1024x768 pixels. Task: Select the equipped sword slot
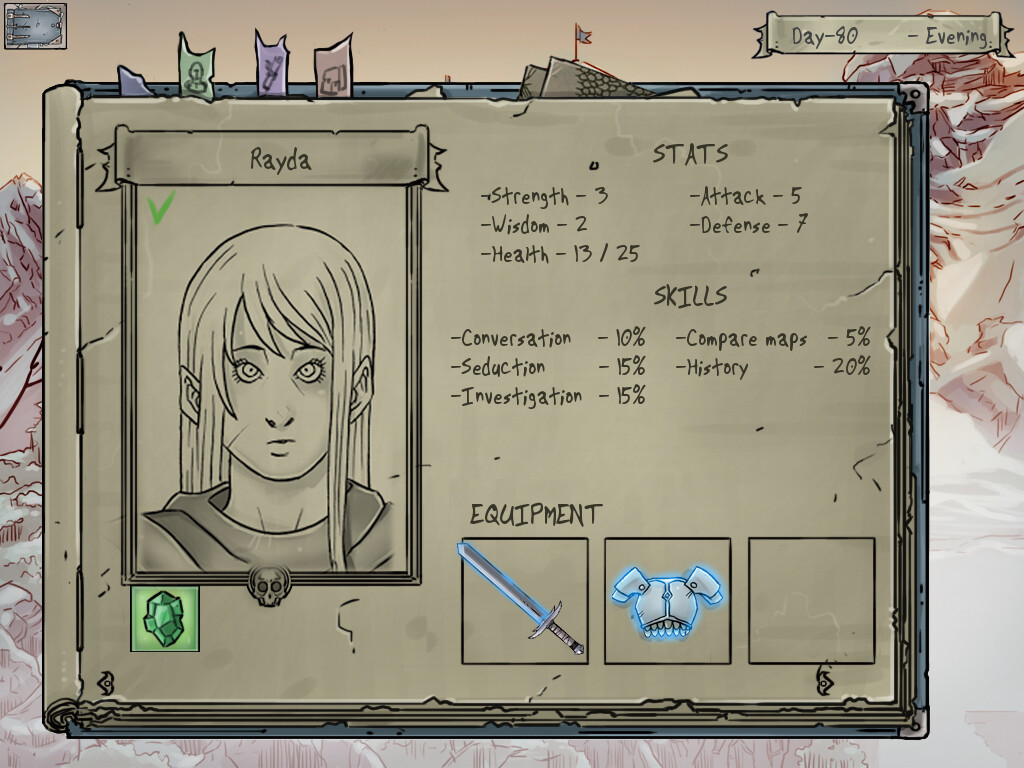(524, 600)
